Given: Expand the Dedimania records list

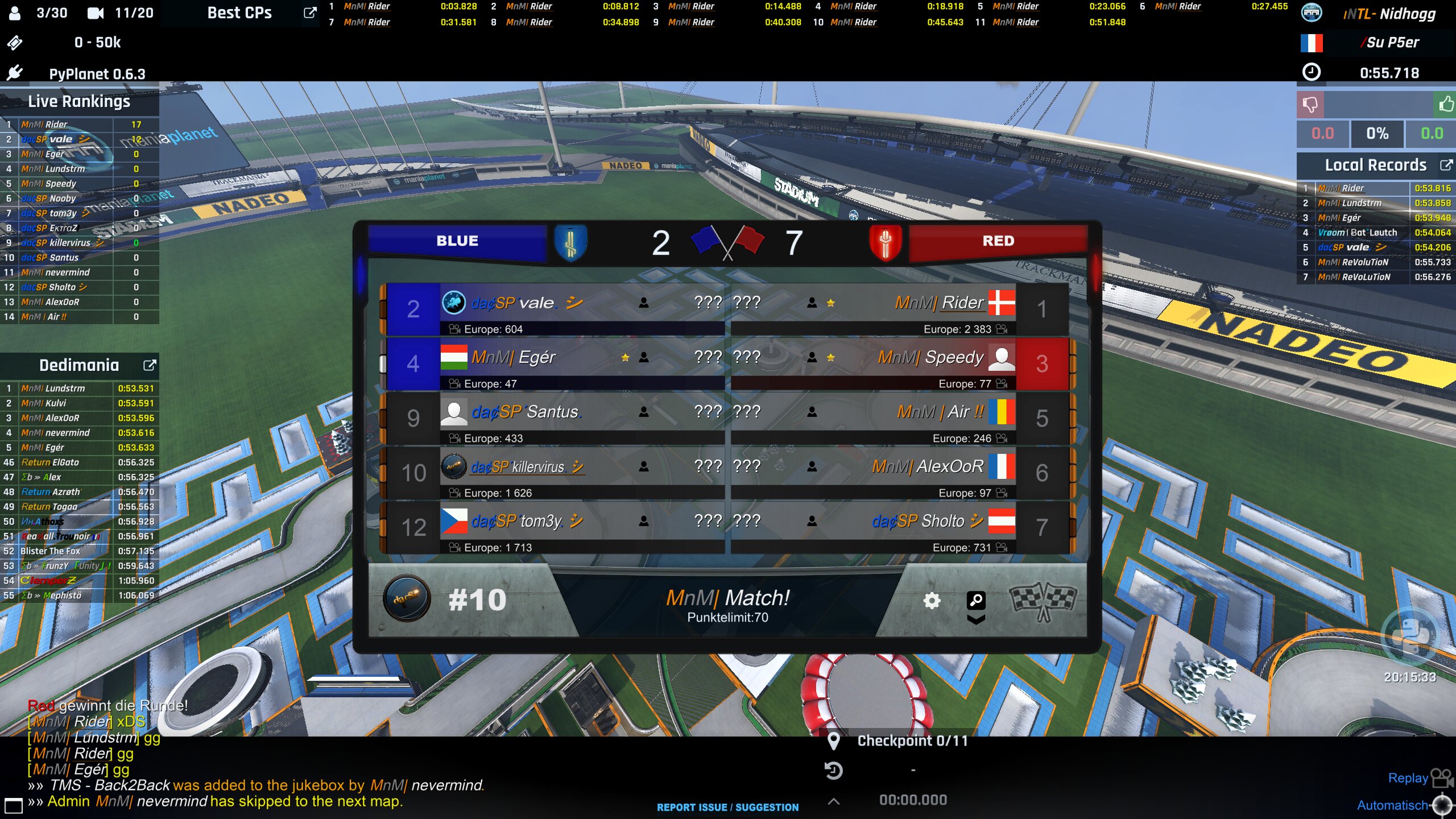Looking at the screenshot, I should (149, 365).
